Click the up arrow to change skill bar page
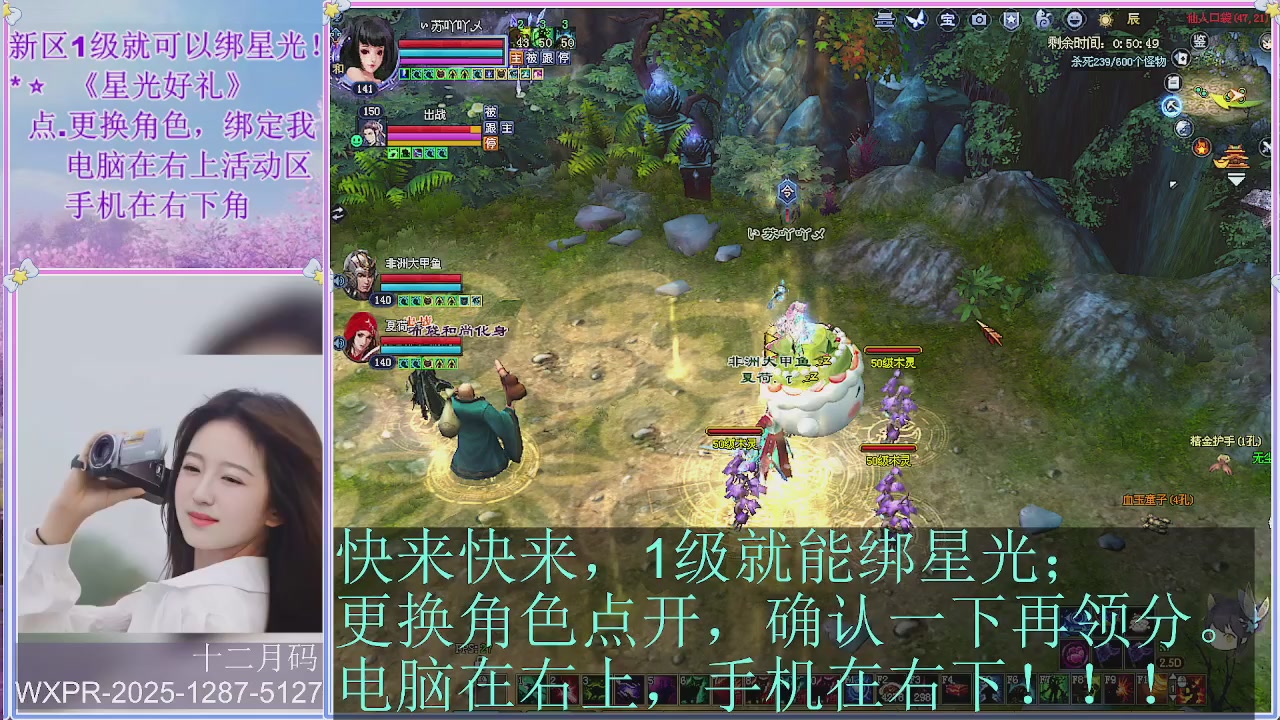 click(1173, 677)
